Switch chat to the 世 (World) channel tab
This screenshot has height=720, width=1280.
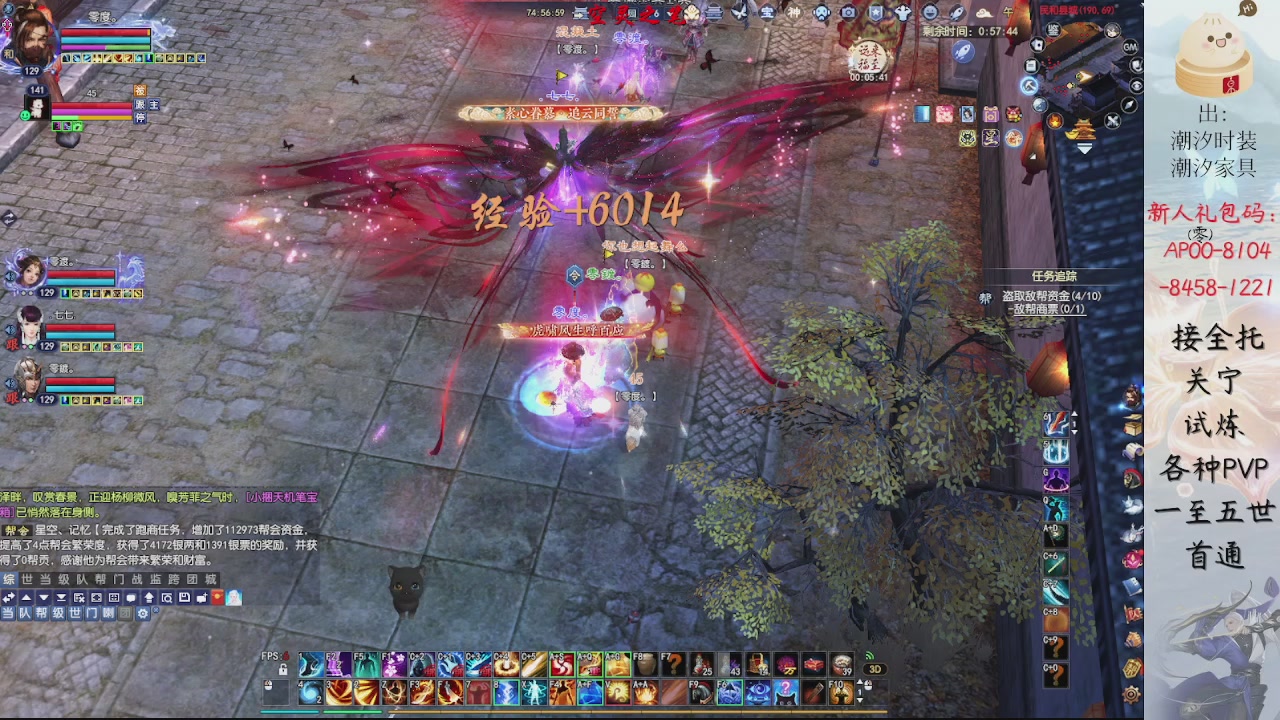click(27, 579)
